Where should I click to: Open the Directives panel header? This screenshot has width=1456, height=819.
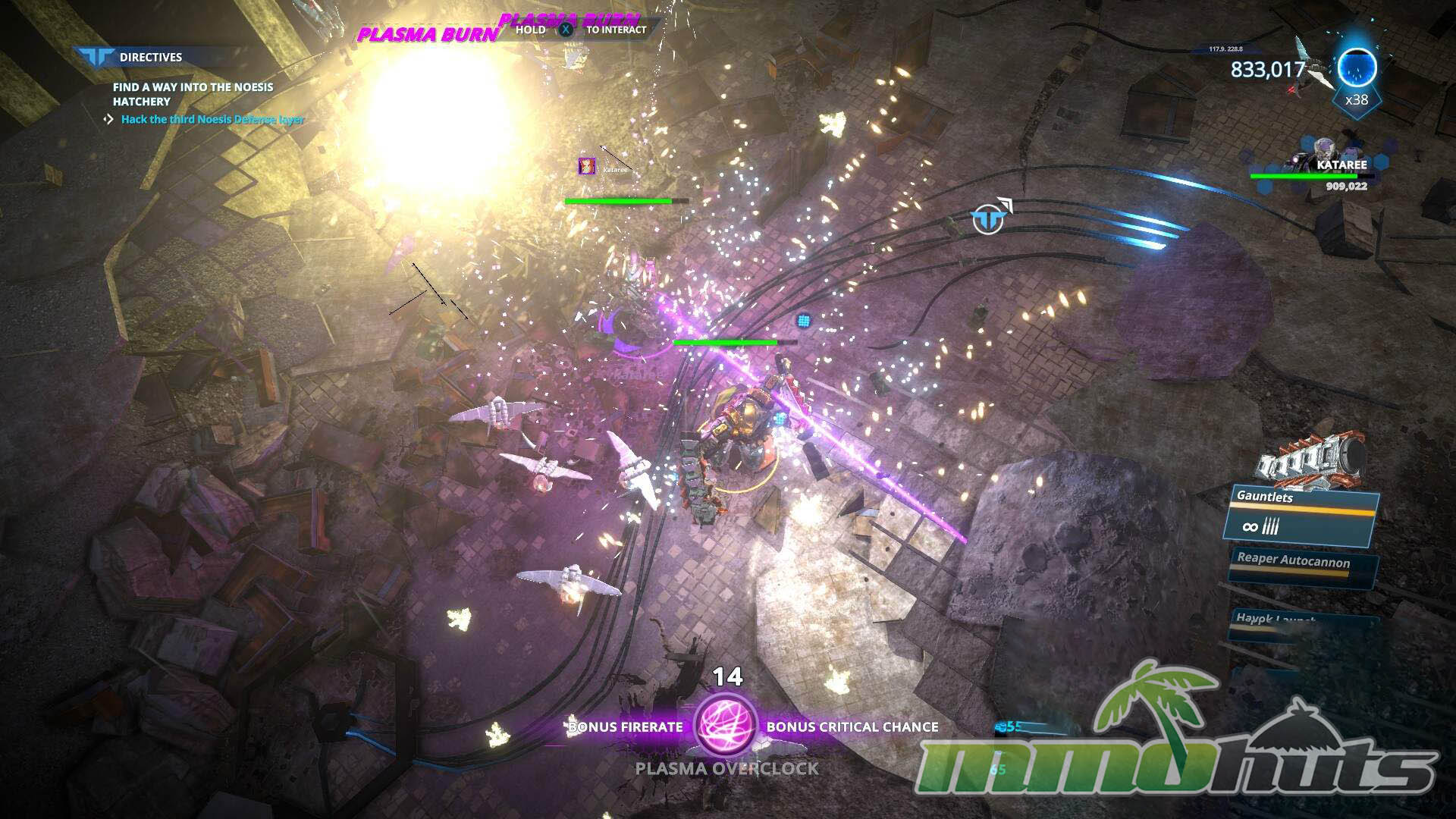pos(150,57)
